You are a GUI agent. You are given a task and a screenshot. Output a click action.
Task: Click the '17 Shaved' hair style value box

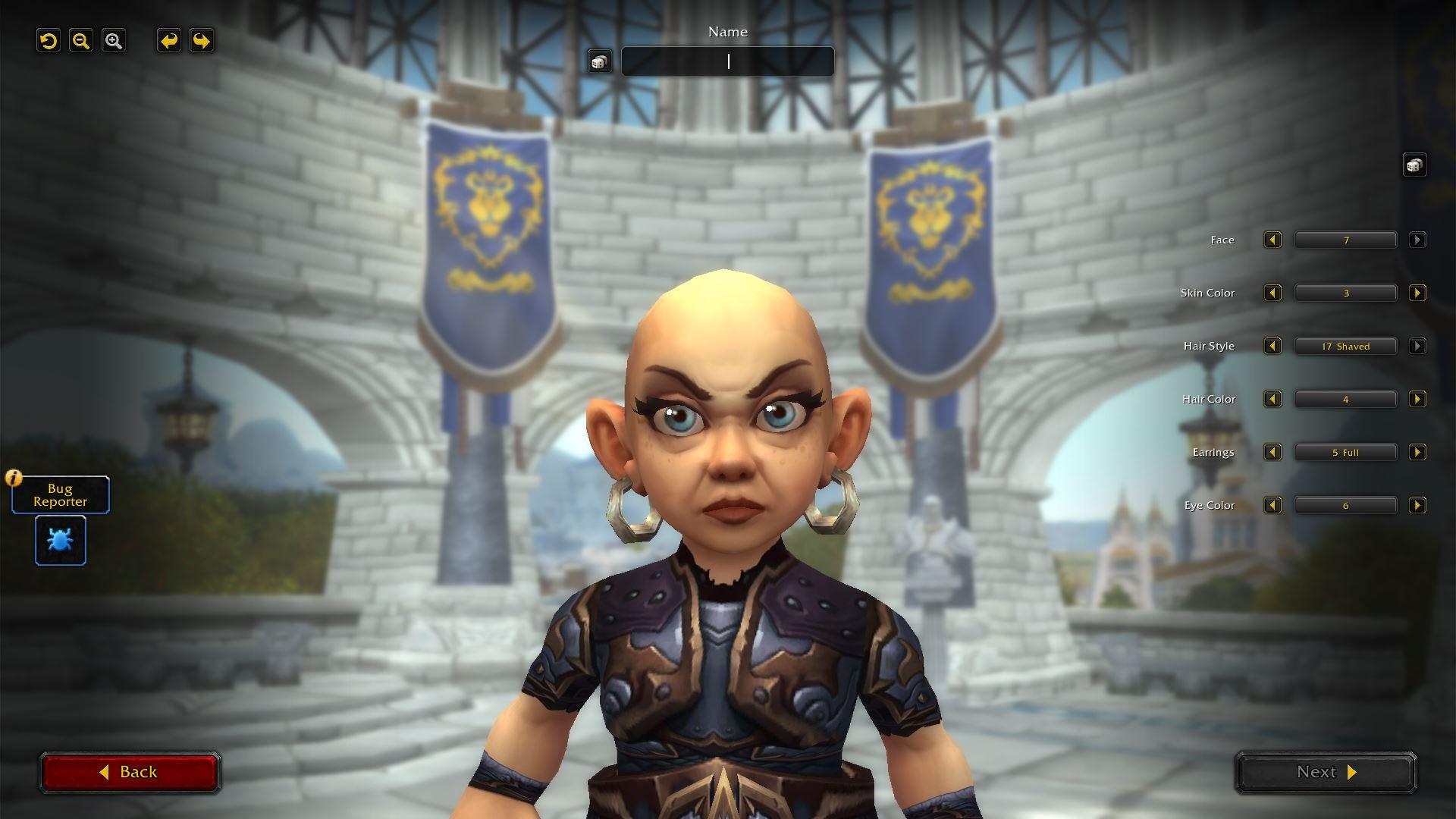pos(1345,346)
